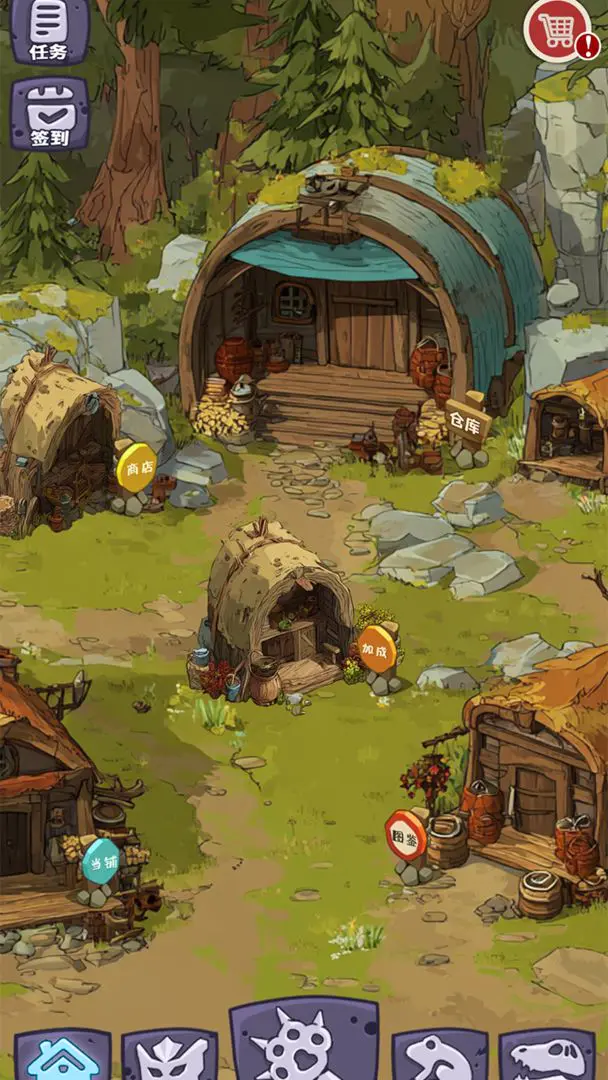Select the horned mask tab
Image resolution: width=608 pixels, height=1080 pixels.
click(x=170, y=1056)
